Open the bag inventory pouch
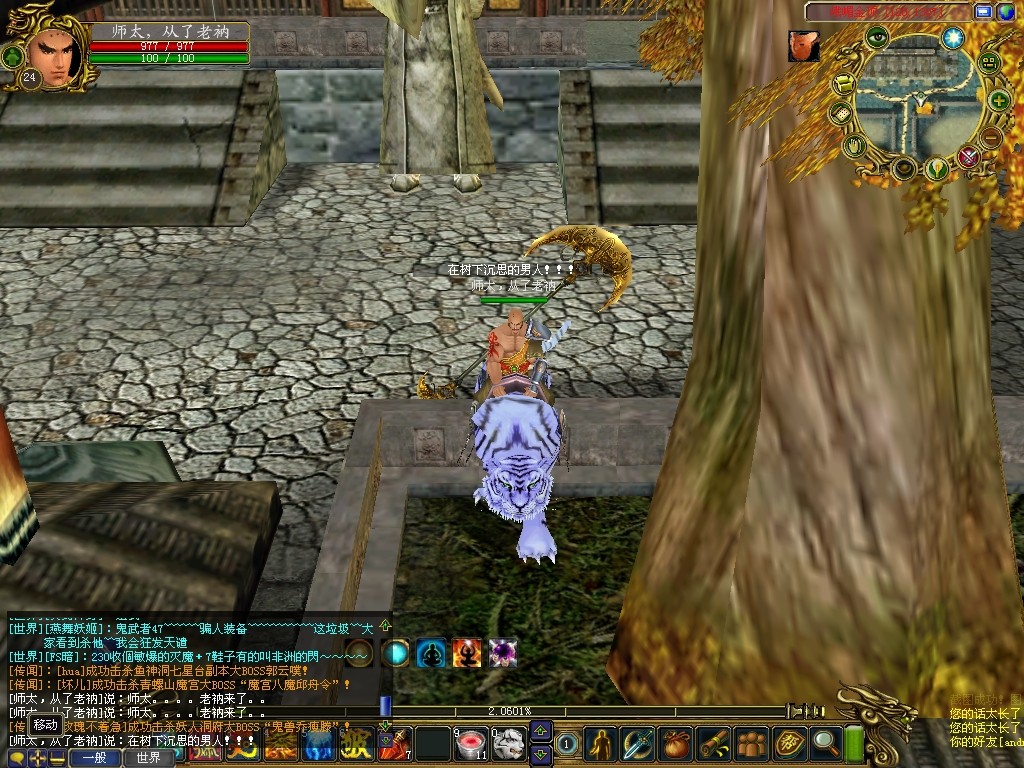The image size is (1024, 768). (x=676, y=742)
